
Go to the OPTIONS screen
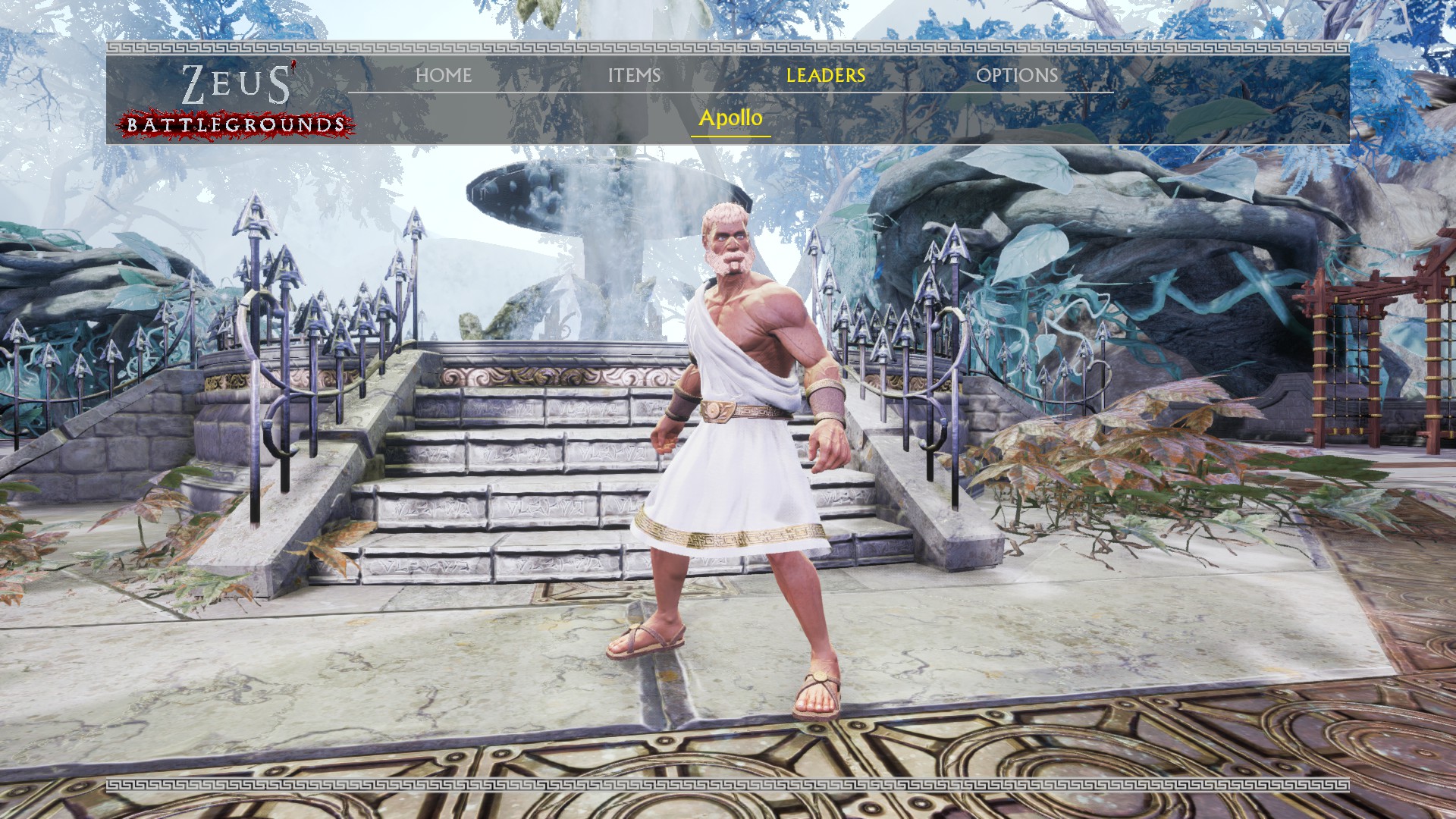click(1018, 76)
